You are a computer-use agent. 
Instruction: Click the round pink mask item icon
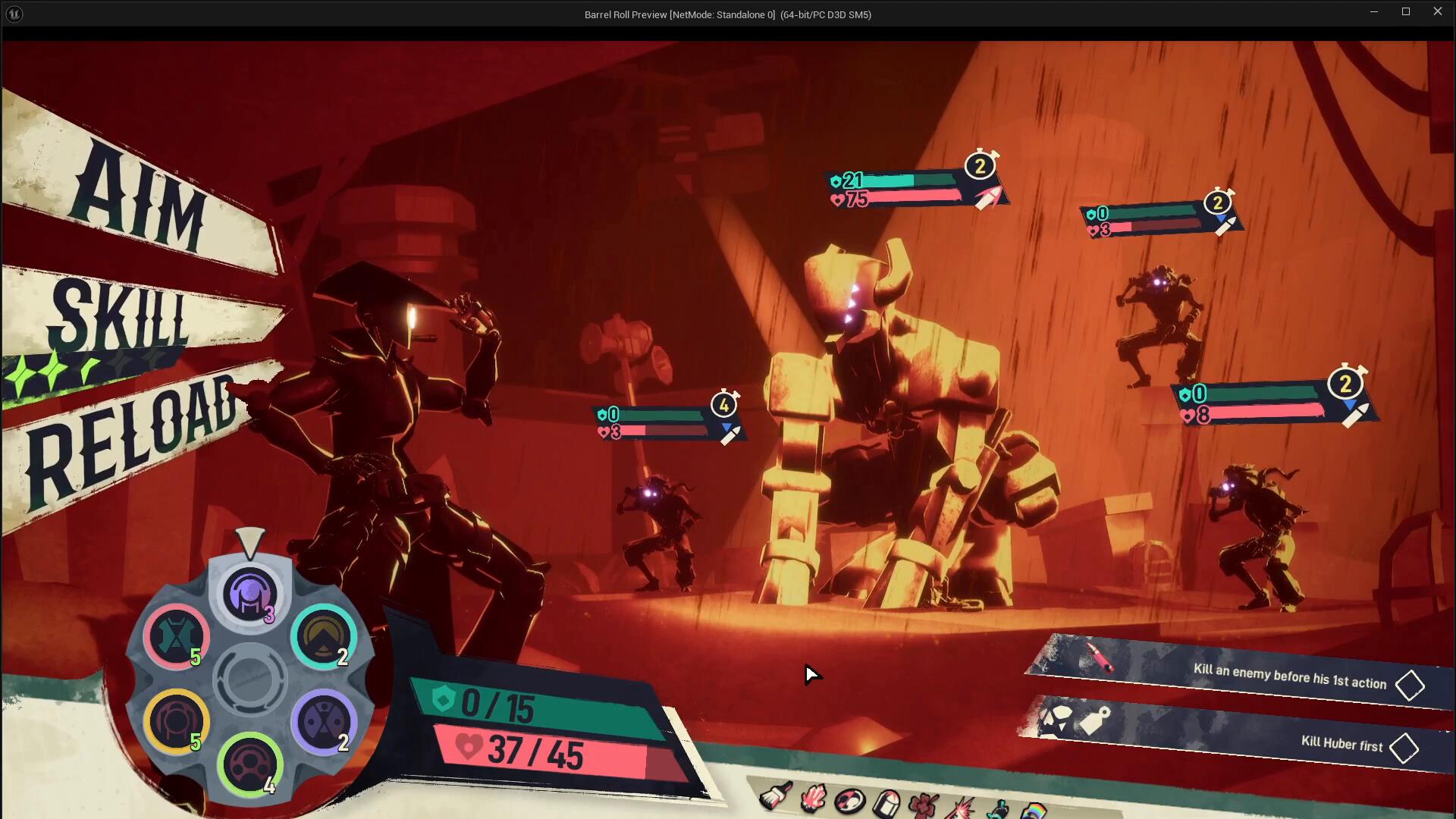point(849,801)
